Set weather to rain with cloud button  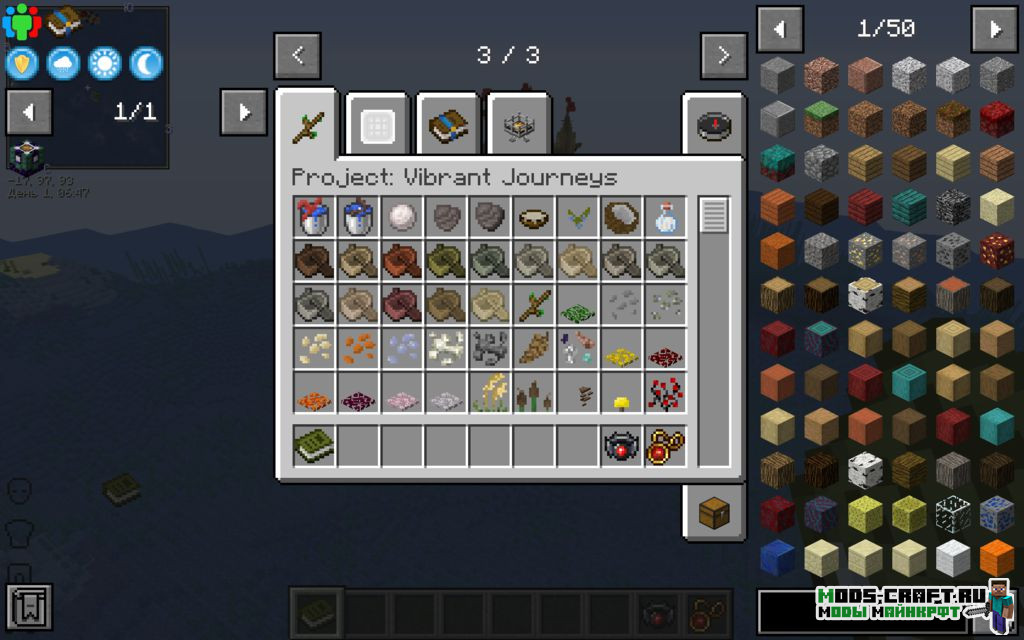(62, 64)
